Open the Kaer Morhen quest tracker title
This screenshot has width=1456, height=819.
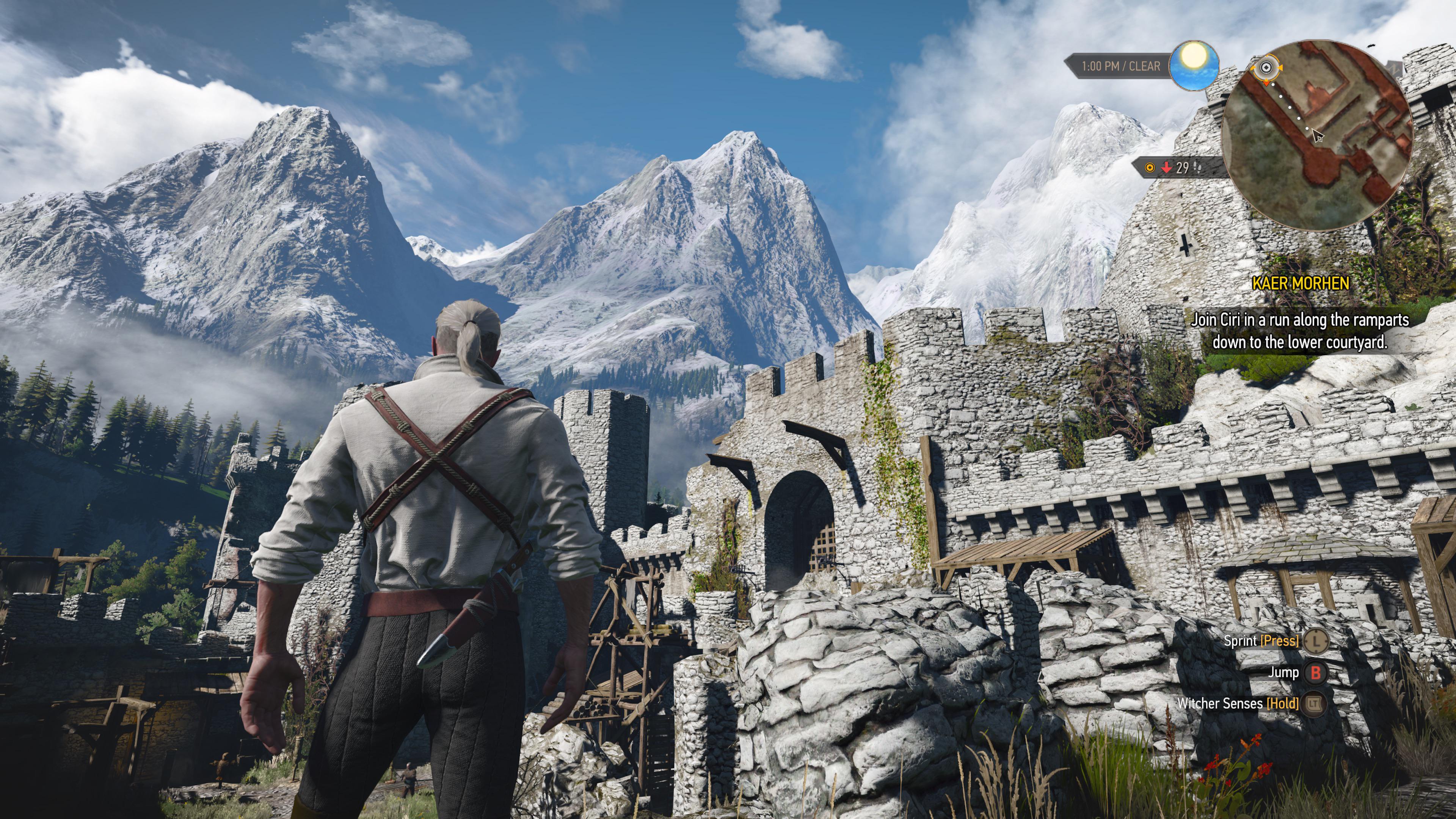pos(1300,283)
